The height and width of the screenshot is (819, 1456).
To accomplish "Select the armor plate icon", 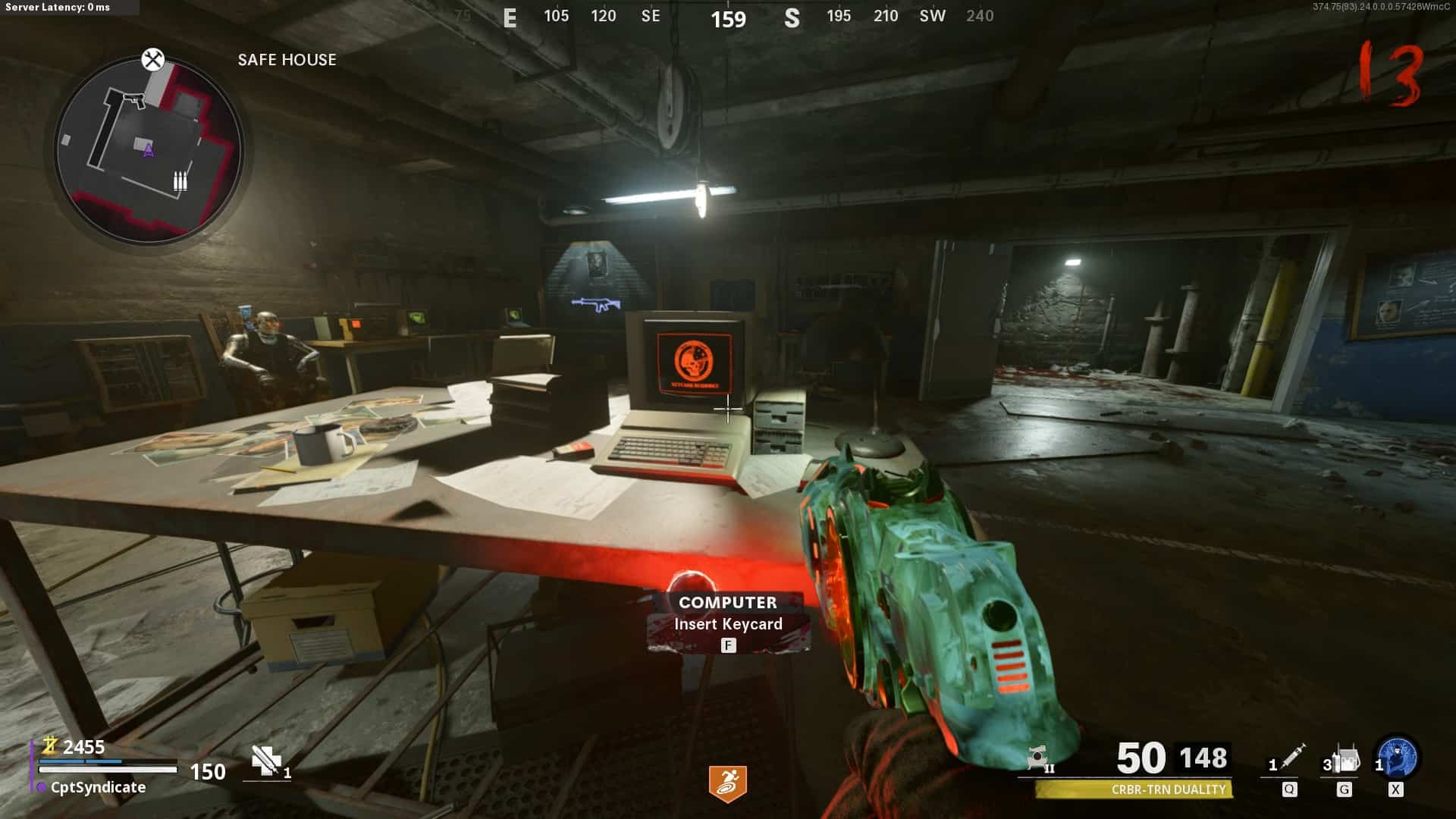I will point(266,761).
